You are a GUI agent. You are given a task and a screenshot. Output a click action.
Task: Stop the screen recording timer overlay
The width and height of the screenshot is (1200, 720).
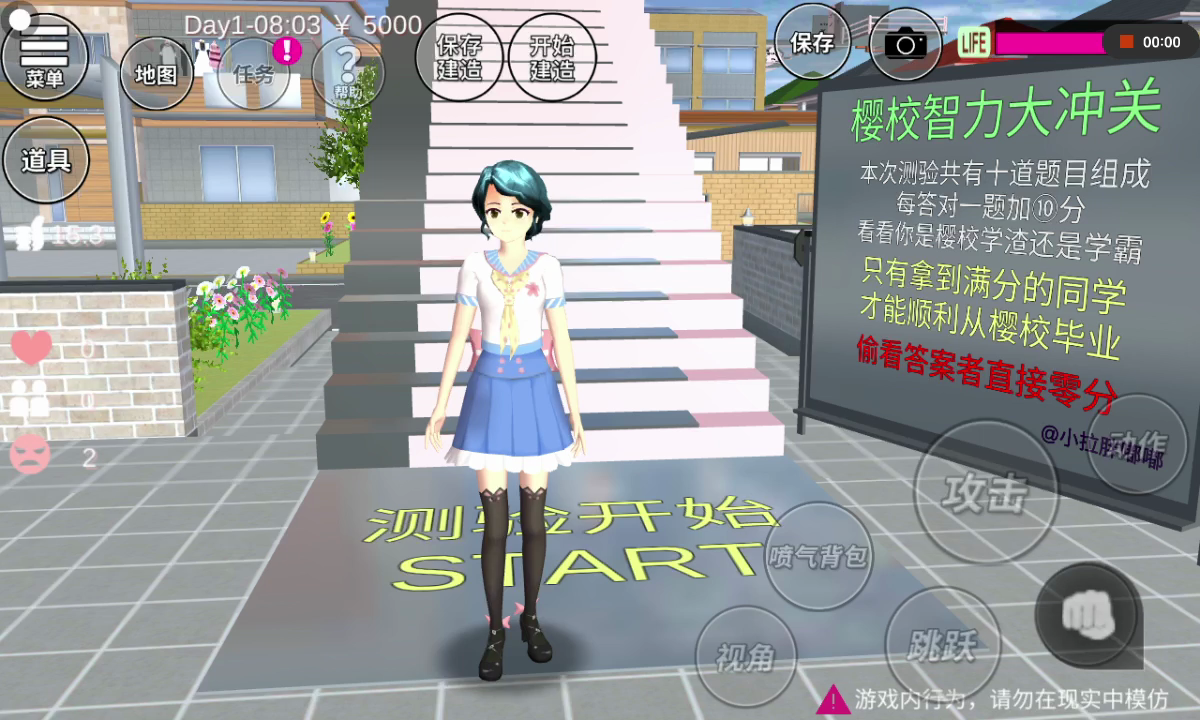(1127, 42)
